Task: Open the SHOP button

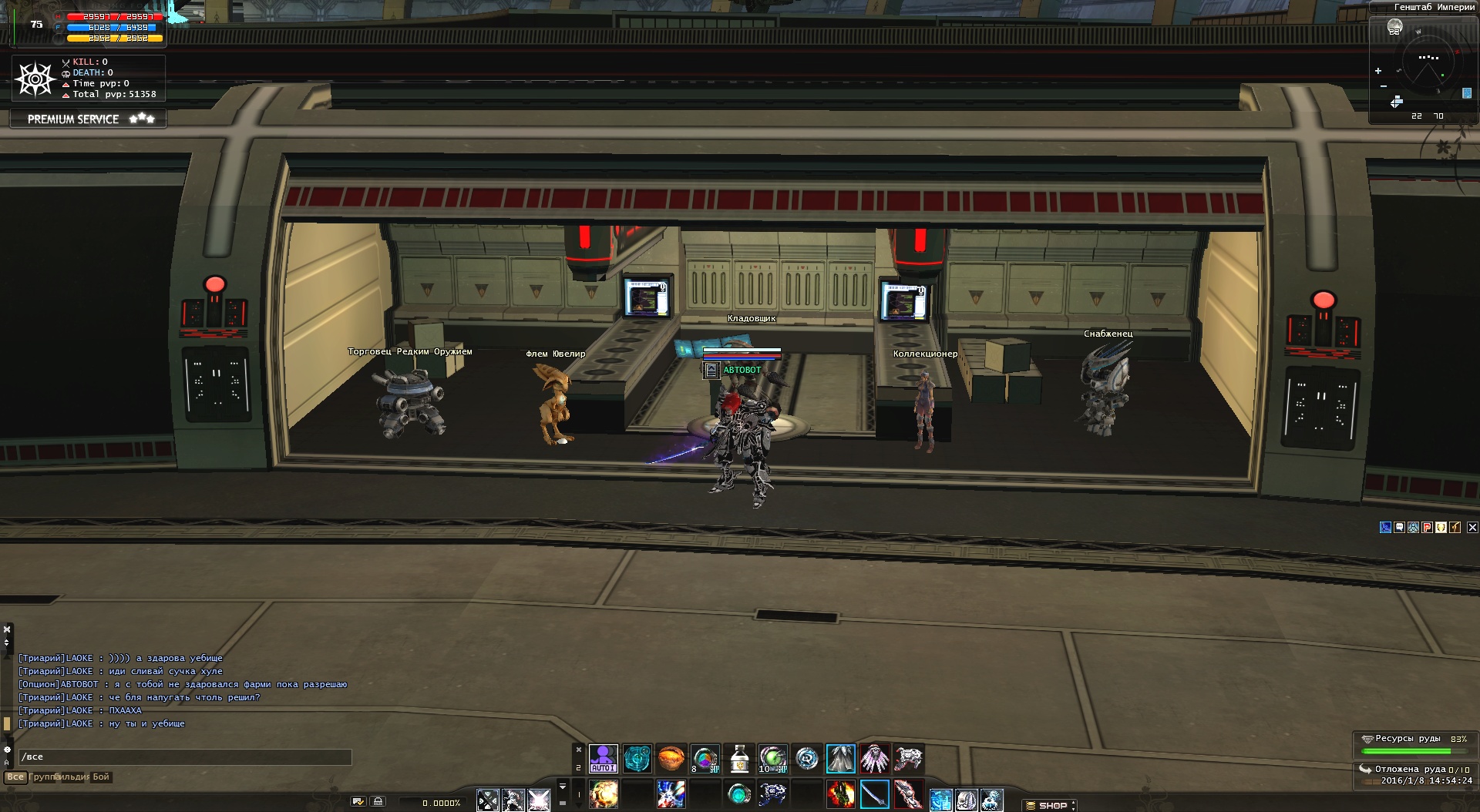Action: click(1051, 805)
